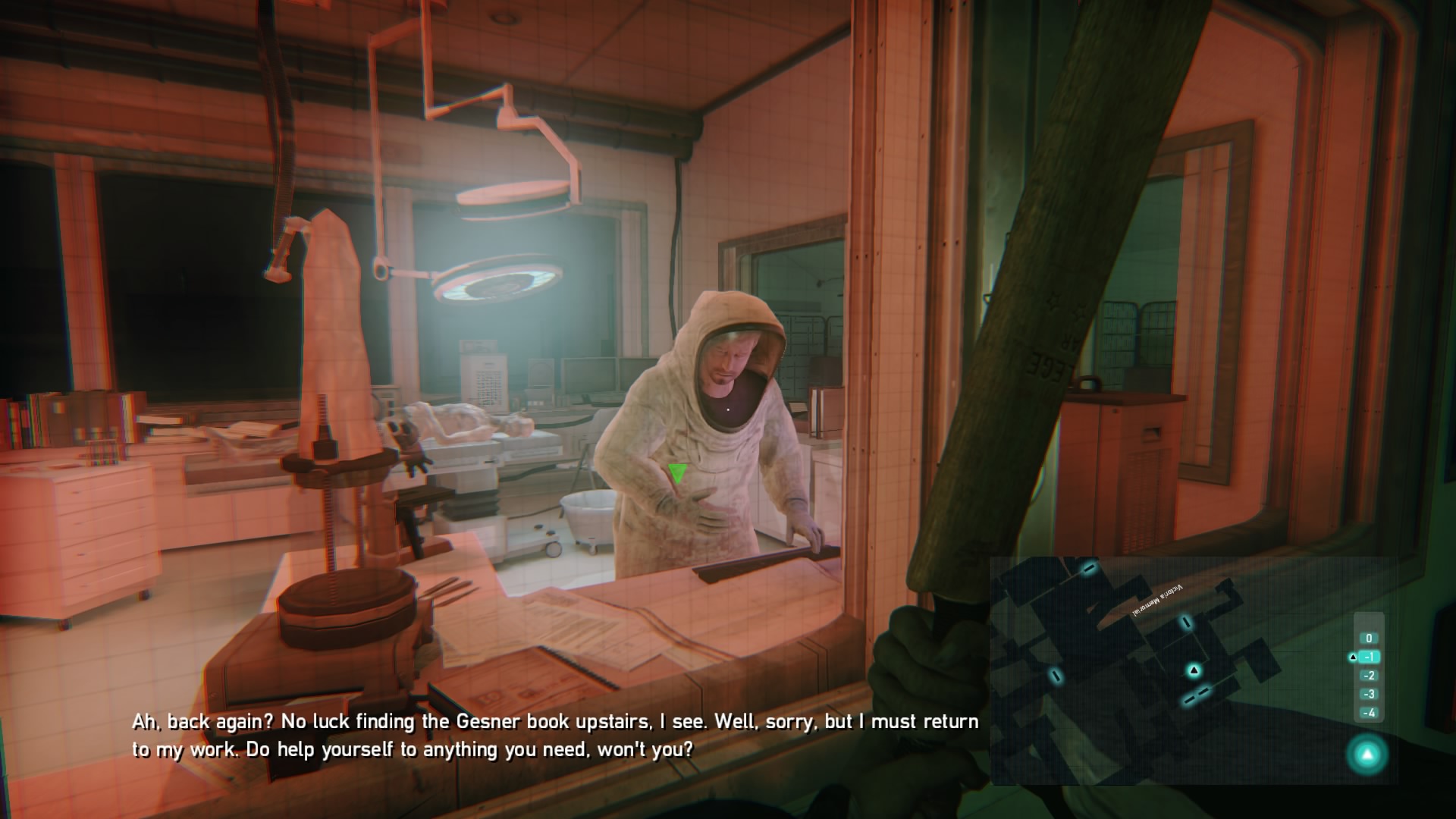Select floor -3 from the level list

[1369, 695]
